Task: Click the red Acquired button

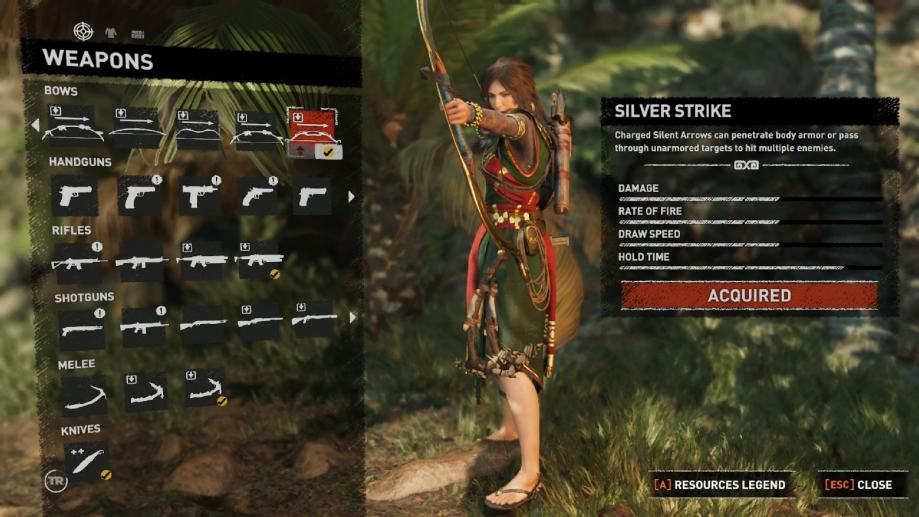Action: [749, 296]
